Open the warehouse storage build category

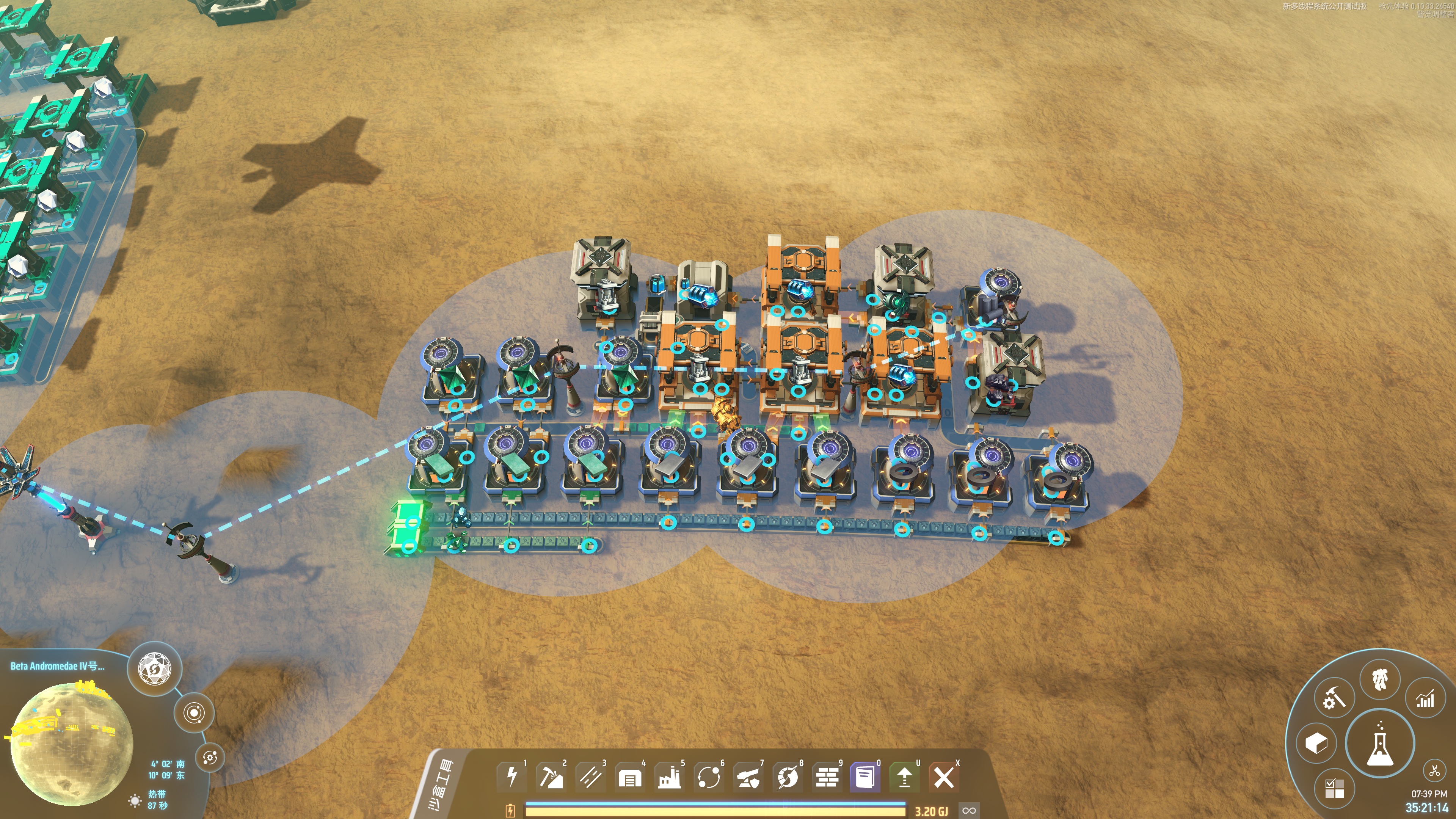tap(630, 778)
